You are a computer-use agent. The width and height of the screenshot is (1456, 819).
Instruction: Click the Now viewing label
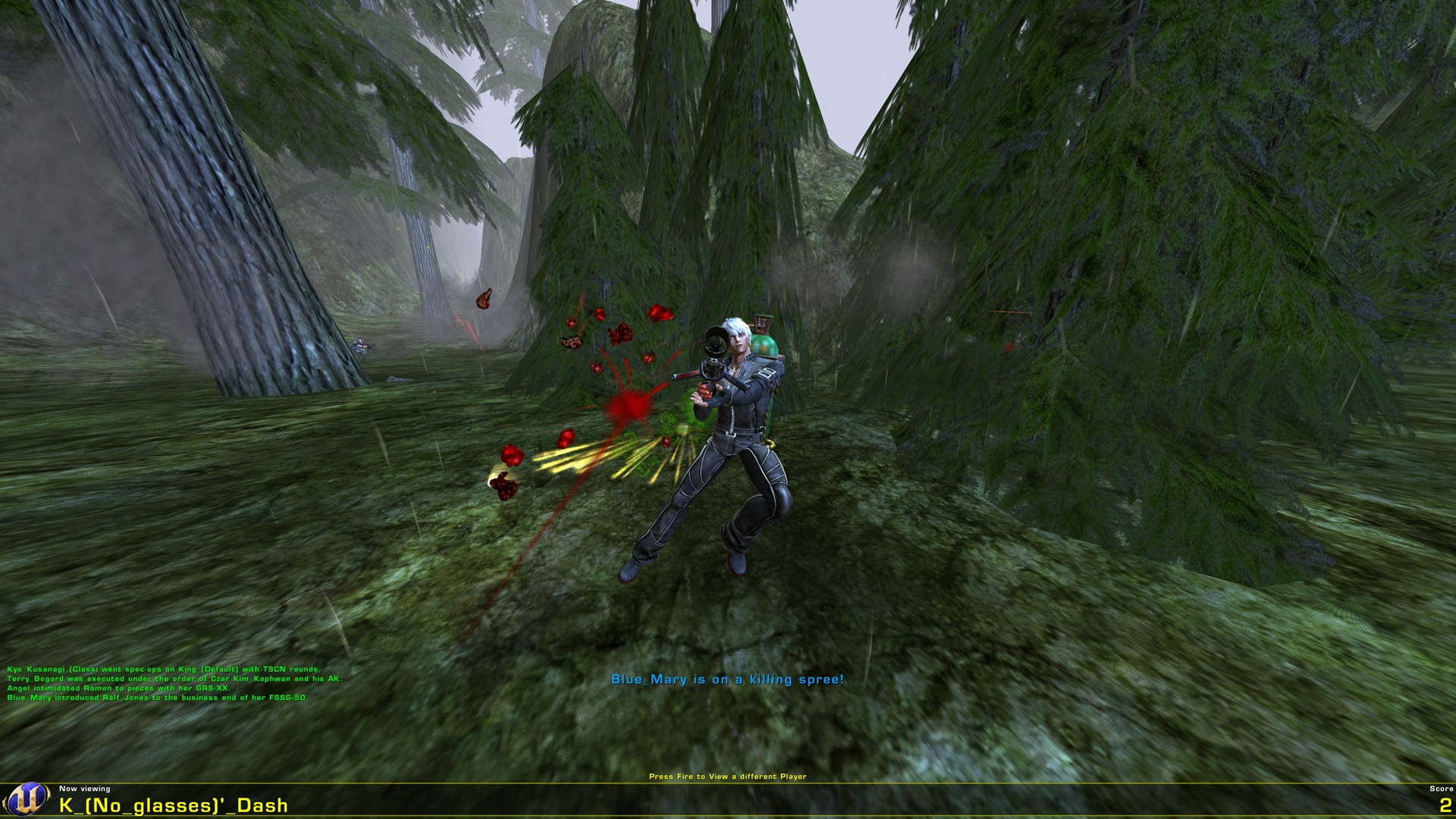click(85, 789)
